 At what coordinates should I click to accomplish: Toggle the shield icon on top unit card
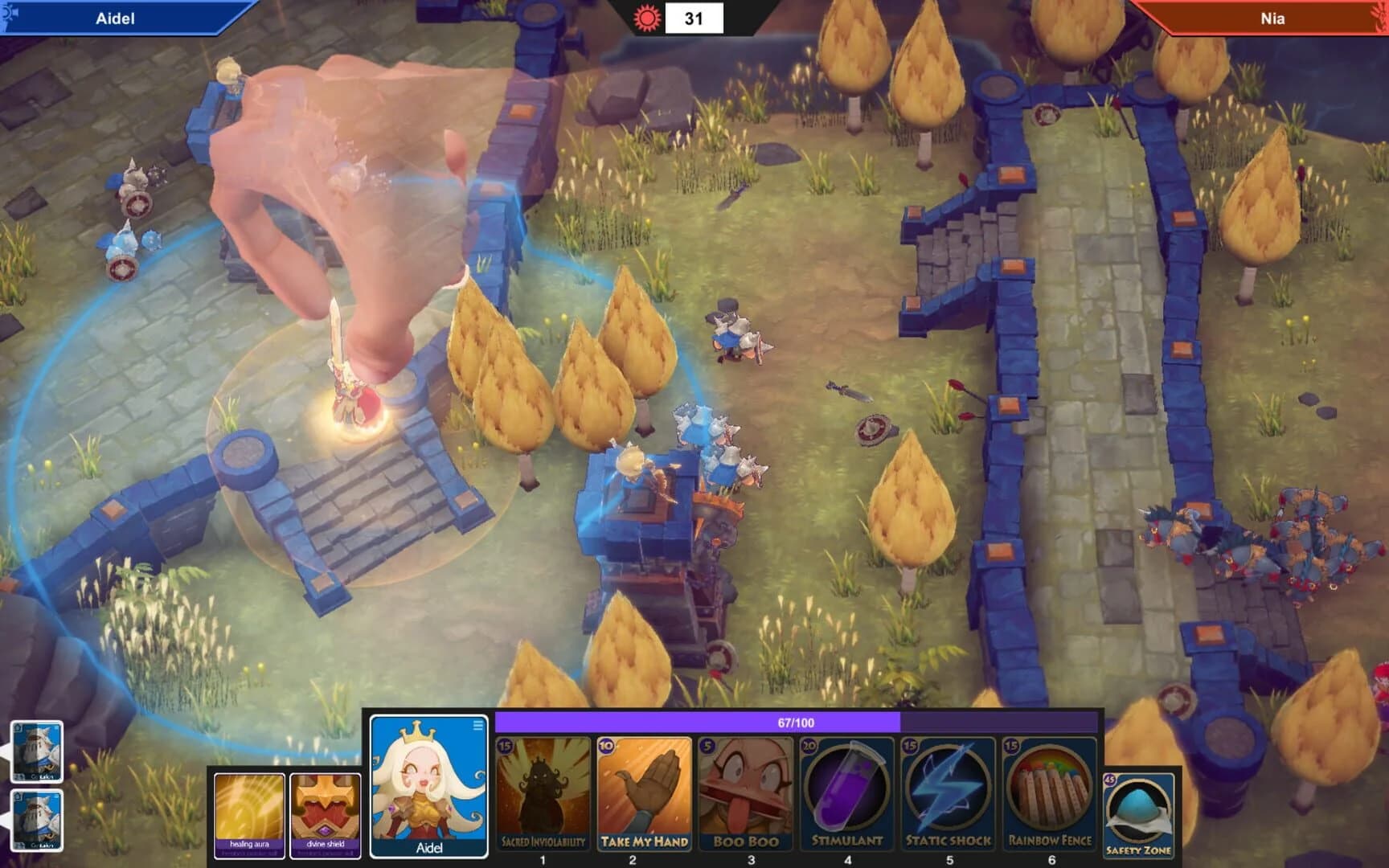[18, 728]
